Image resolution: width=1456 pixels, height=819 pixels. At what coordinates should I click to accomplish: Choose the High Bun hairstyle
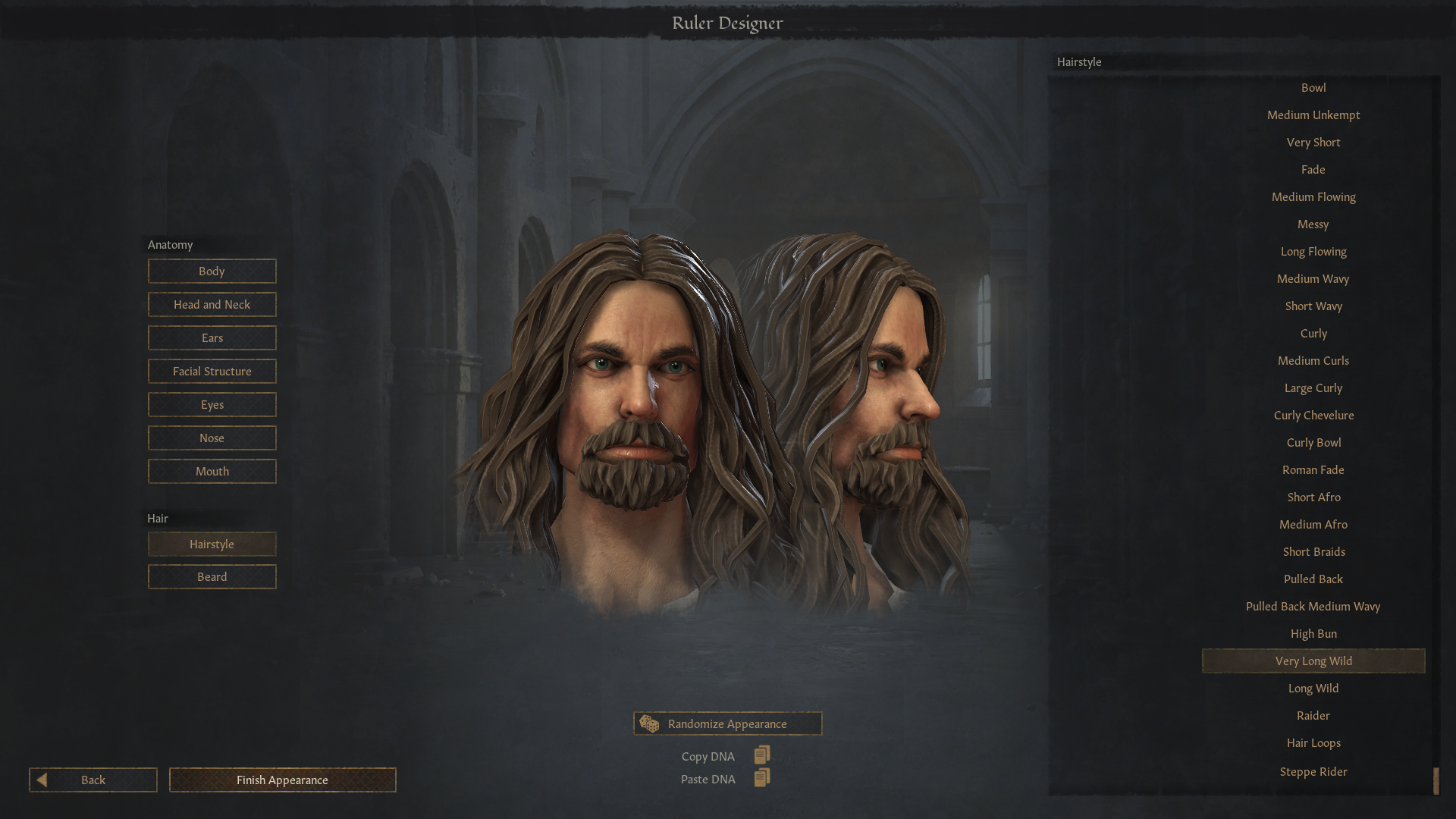[x=1313, y=634]
